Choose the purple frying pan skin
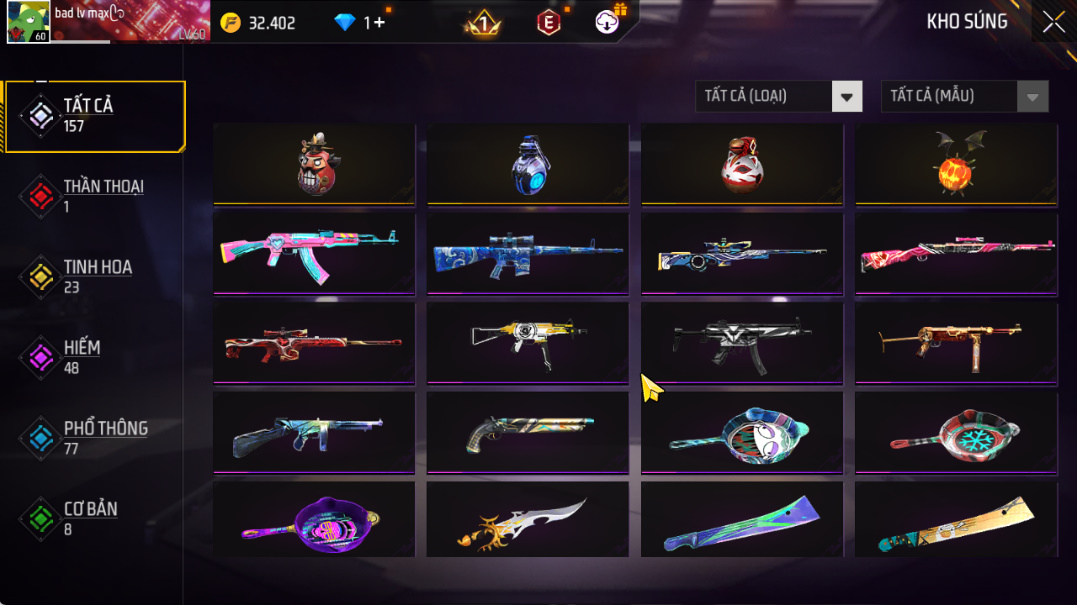1077x605 pixels. click(314, 520)
